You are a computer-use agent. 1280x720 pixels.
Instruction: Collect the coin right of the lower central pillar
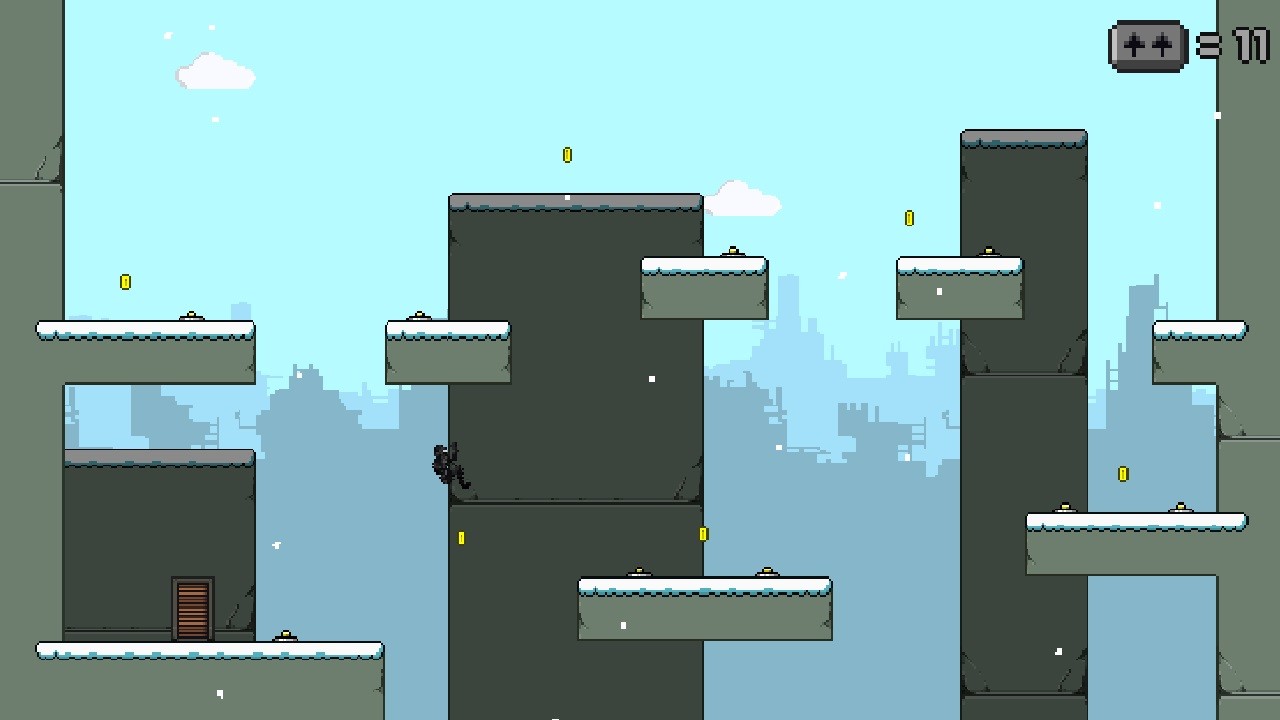tap(704, 533)
